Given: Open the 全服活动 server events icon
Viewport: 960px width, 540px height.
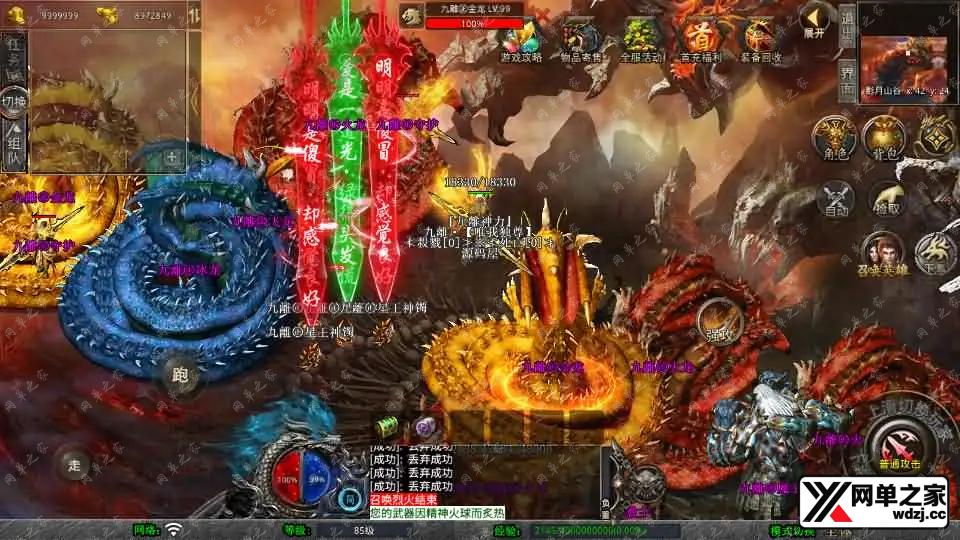Looking at the screenshot, I should (x=640, y=39).
